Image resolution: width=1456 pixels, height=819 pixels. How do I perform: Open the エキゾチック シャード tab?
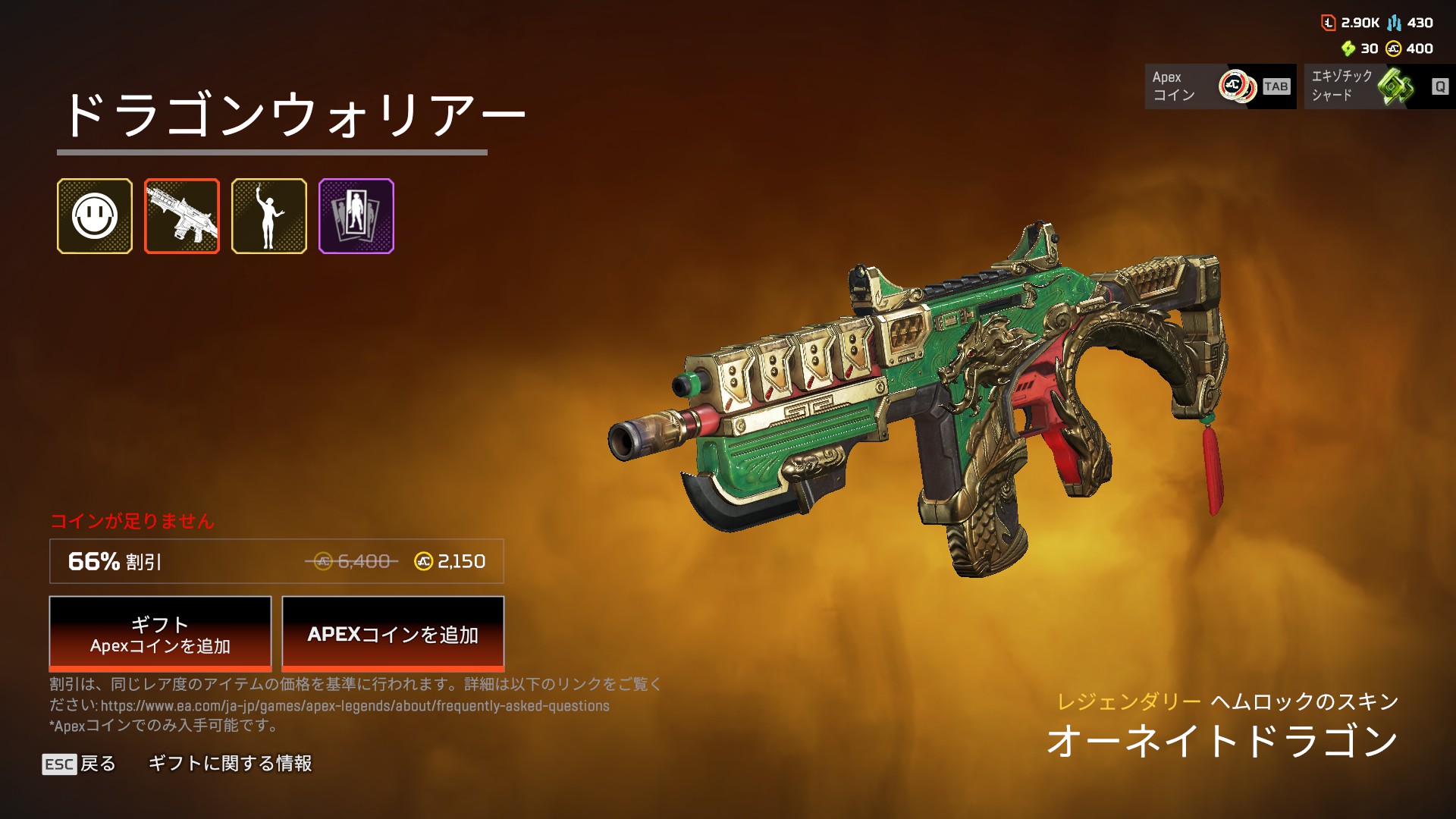1379,86
